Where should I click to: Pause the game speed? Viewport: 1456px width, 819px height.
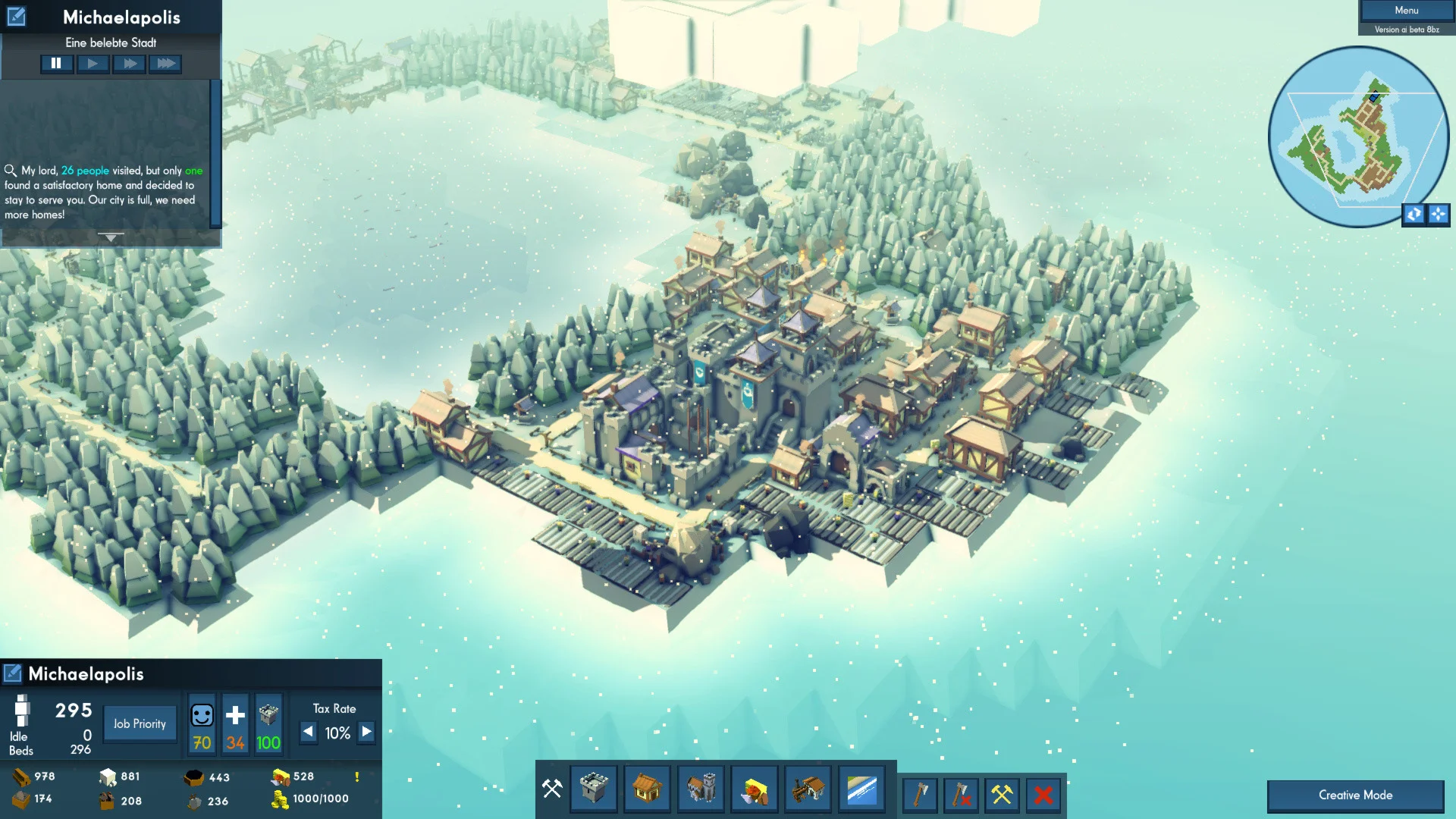tap(56, 64)
